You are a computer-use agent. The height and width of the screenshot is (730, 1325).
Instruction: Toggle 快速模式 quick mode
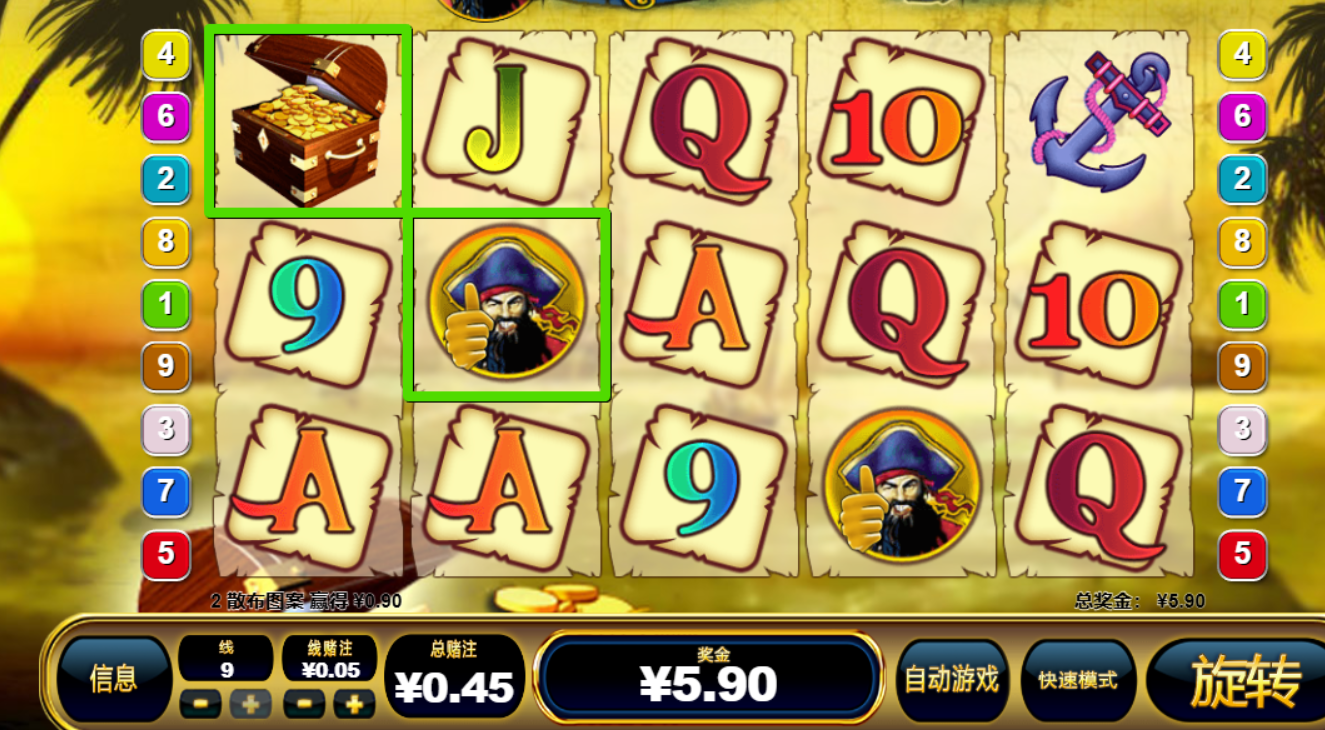[1077, 681]
